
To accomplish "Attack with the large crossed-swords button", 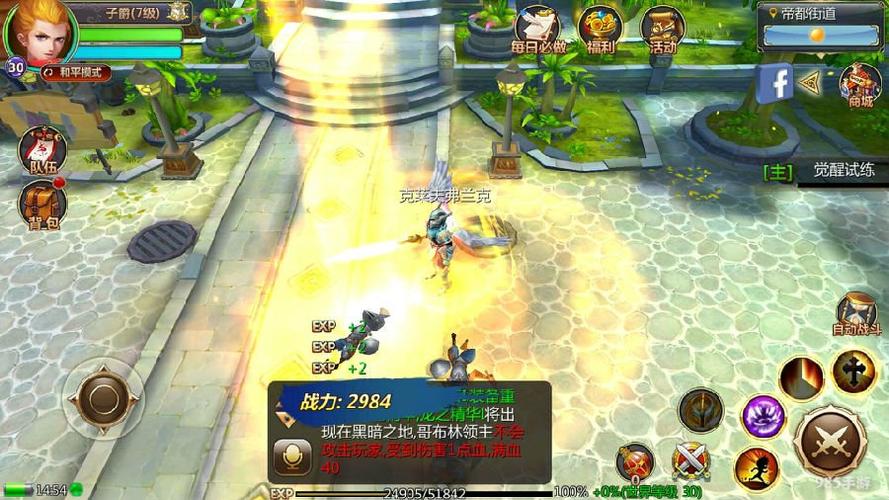I will pos(830,441).
